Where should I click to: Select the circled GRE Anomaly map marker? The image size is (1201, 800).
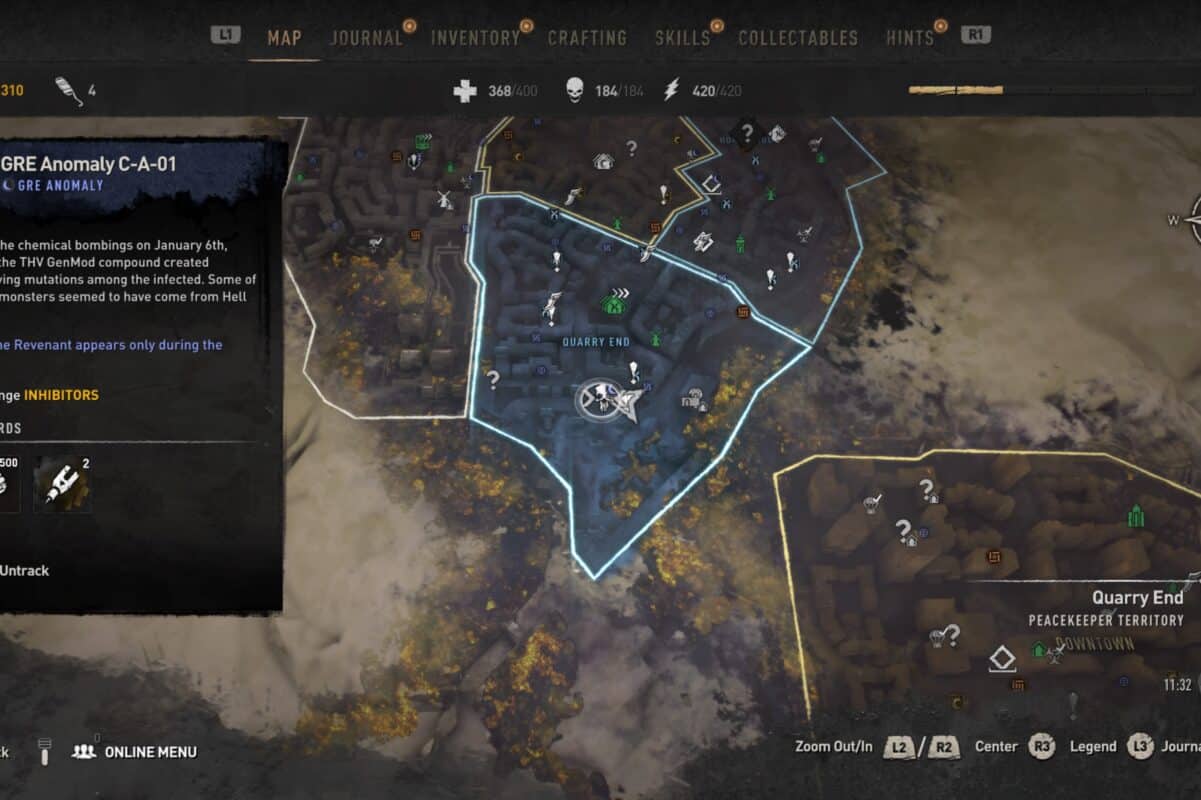(x=596, y=400)
